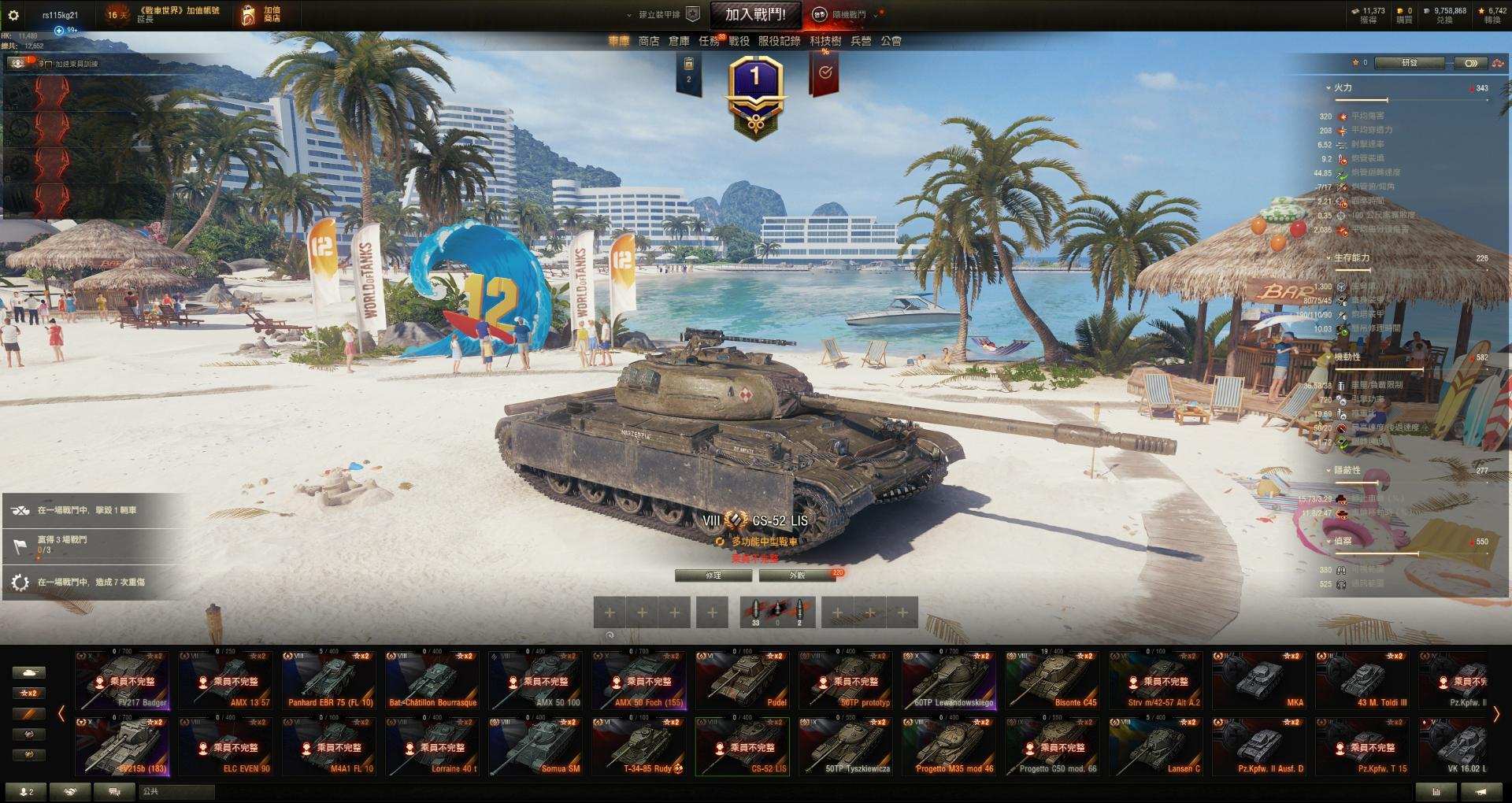Toggle the vehicle stats comparison switch near 研發
1512x803 pixels.
pyautogui.click(x=1469, y=64)
